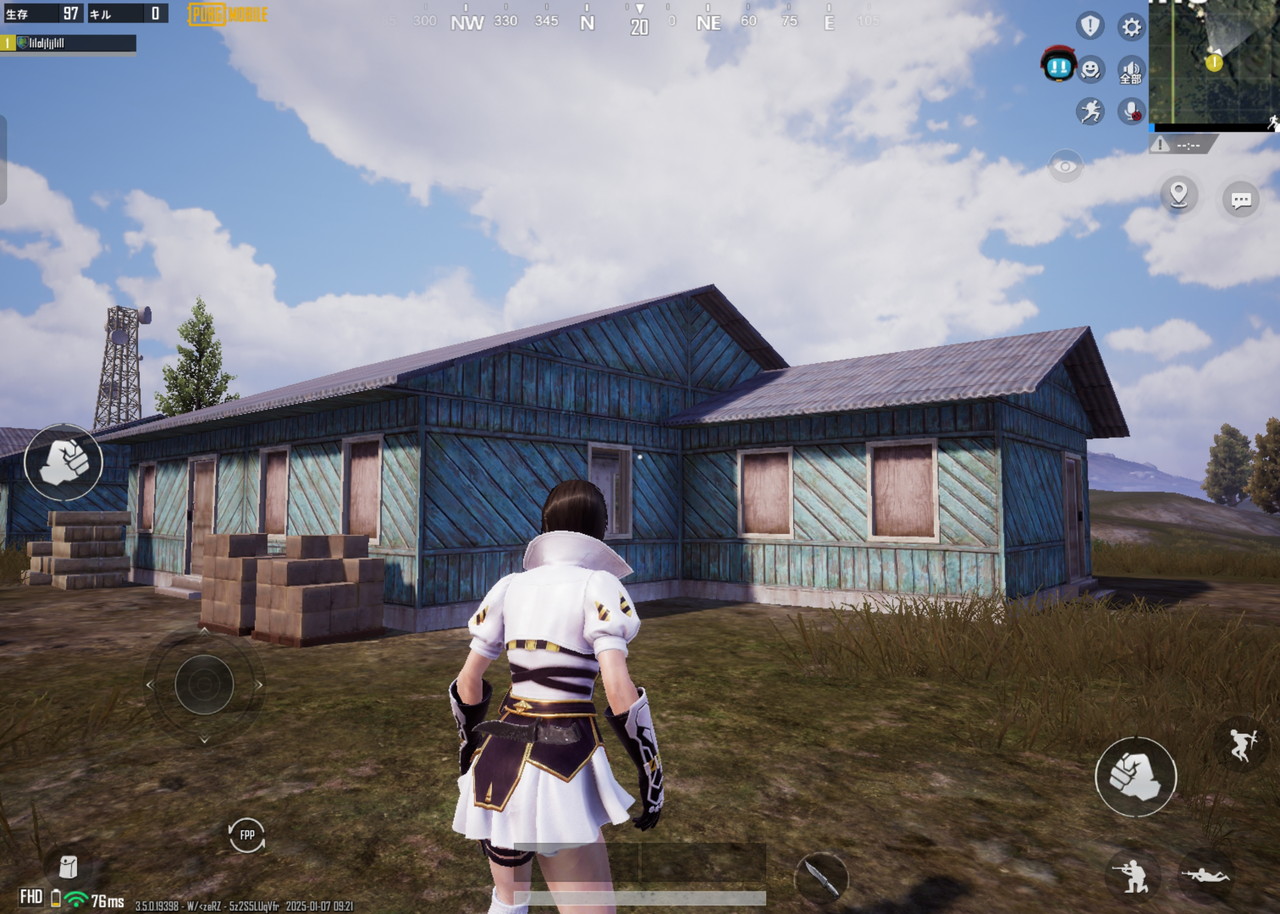Click the red-helmet robot assistant icon
The image size is (1280, 914).
[x=1057, y=65]
